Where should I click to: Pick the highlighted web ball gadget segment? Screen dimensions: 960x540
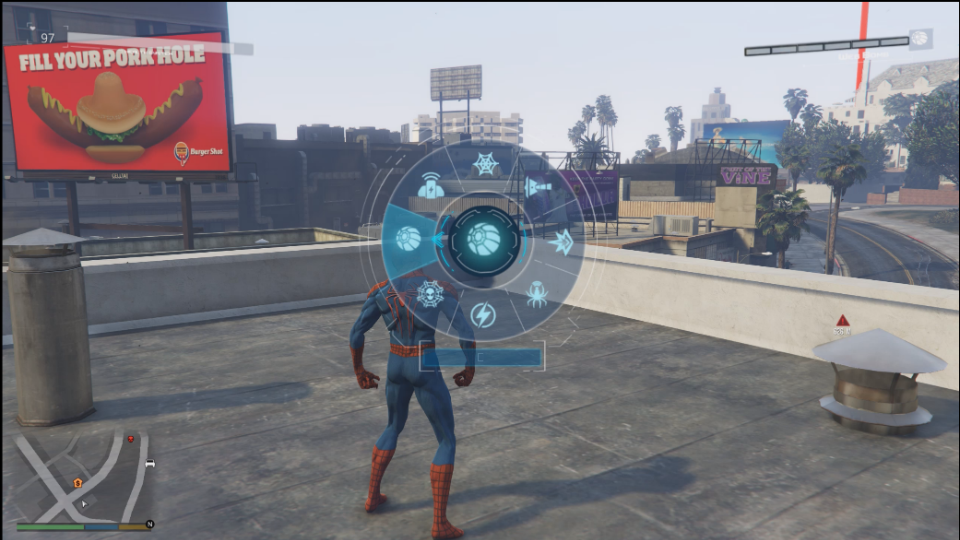coord(409,239)
